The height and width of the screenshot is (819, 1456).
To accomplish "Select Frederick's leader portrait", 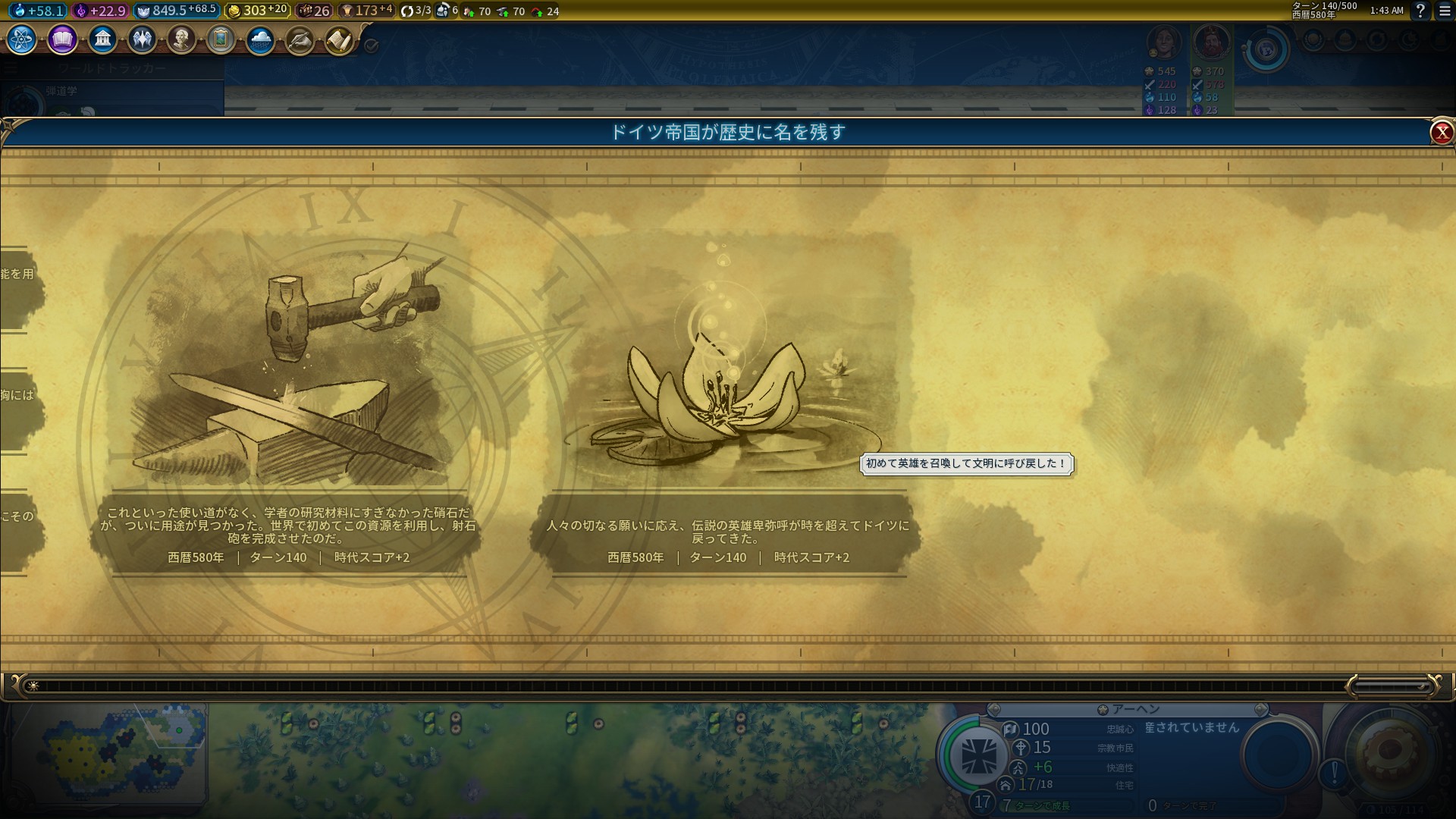I will 1212,42.
